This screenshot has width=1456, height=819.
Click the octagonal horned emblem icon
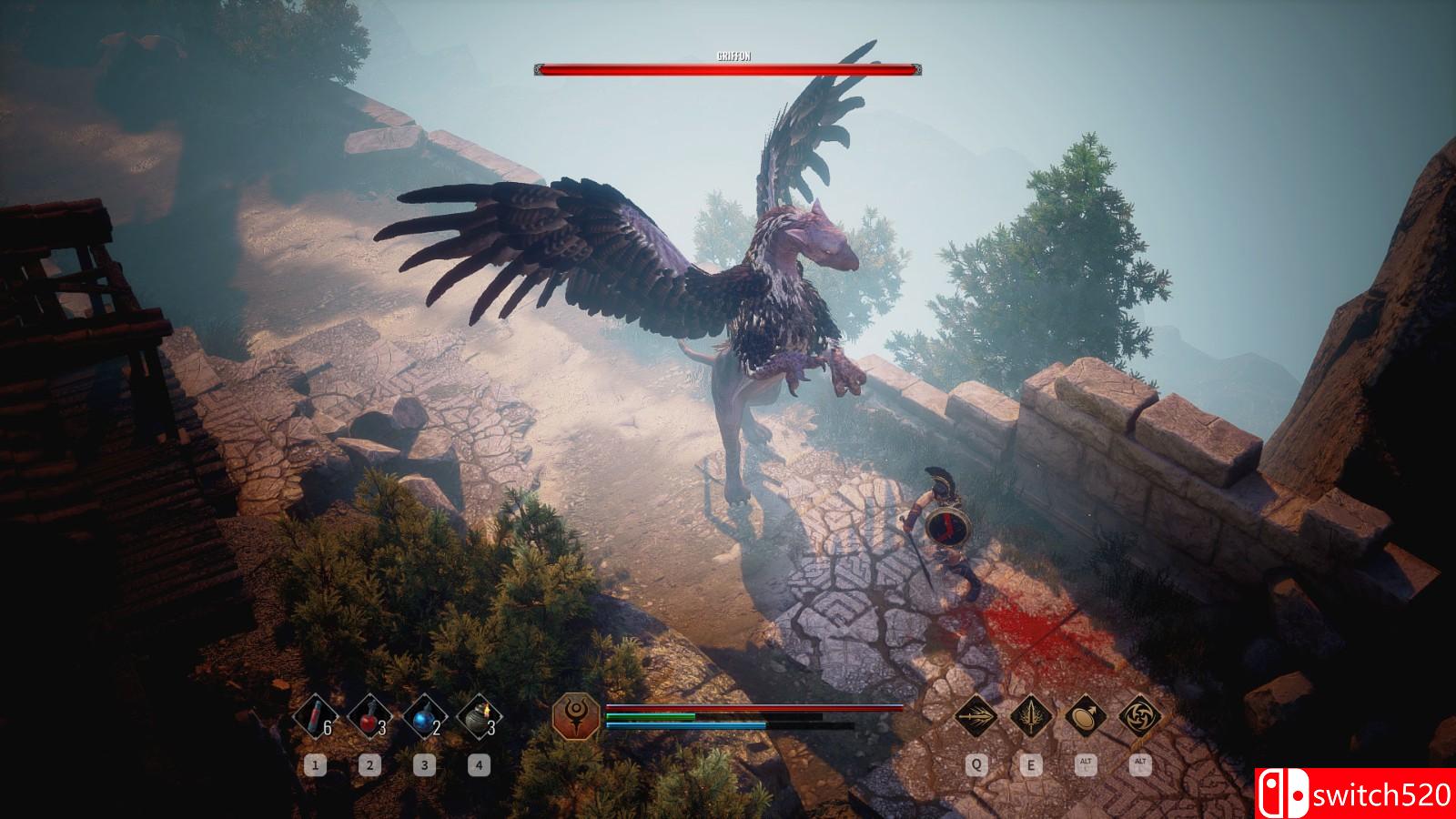pos(577,715)
